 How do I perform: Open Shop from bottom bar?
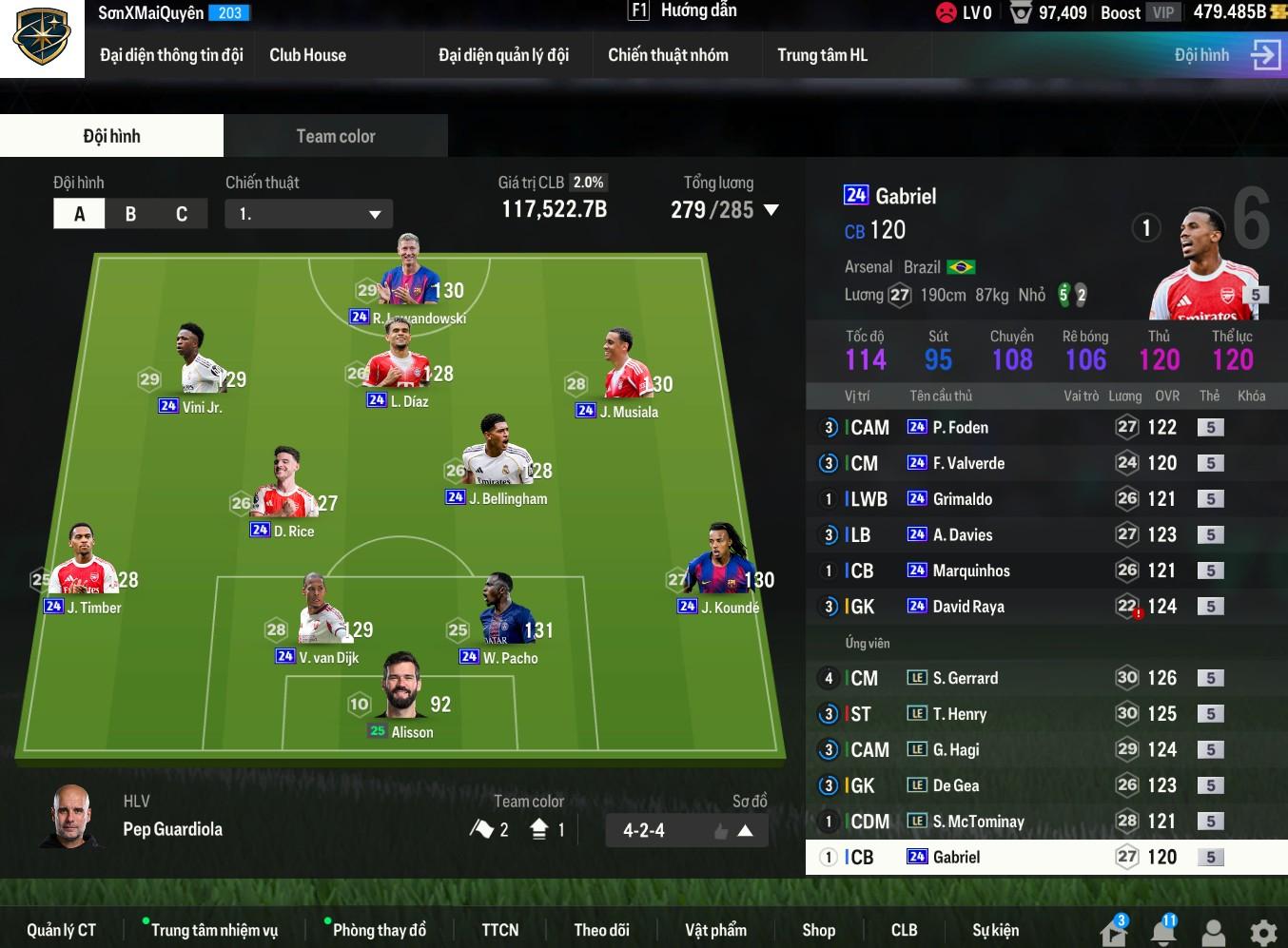818,930
